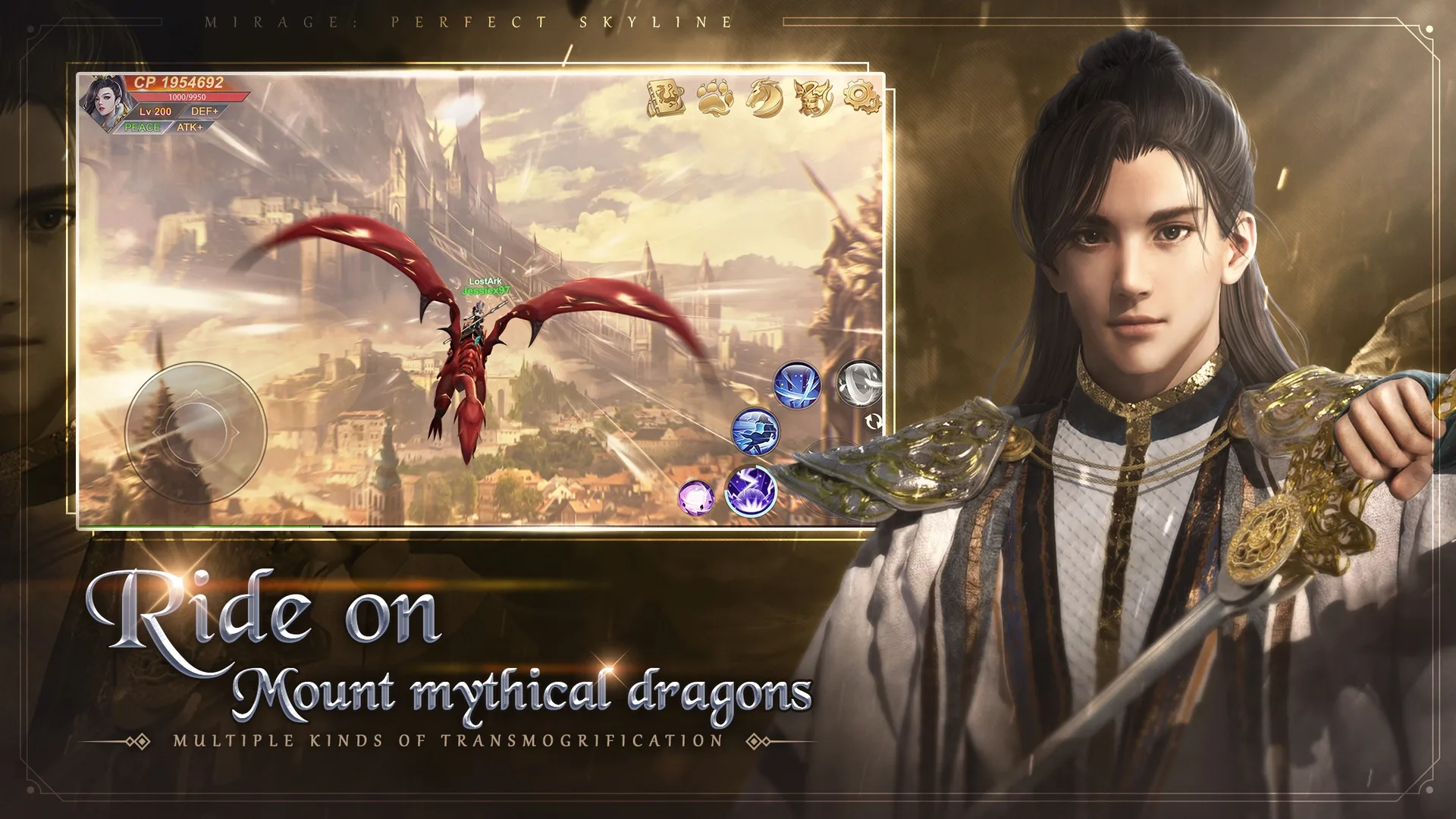
Task: Enable the ATK+ attribute boost
Action: (190, 127)
